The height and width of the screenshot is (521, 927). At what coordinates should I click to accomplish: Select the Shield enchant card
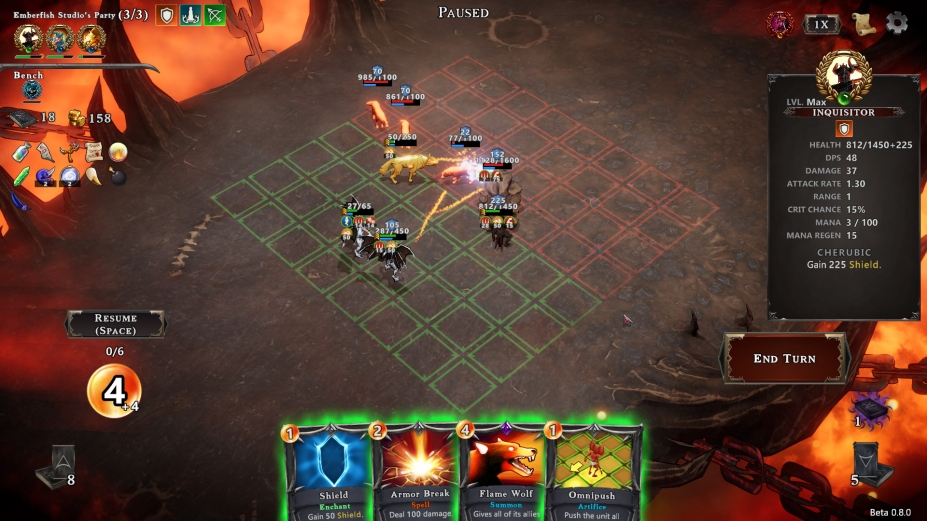pyautogui.click(x=331, y=472)
